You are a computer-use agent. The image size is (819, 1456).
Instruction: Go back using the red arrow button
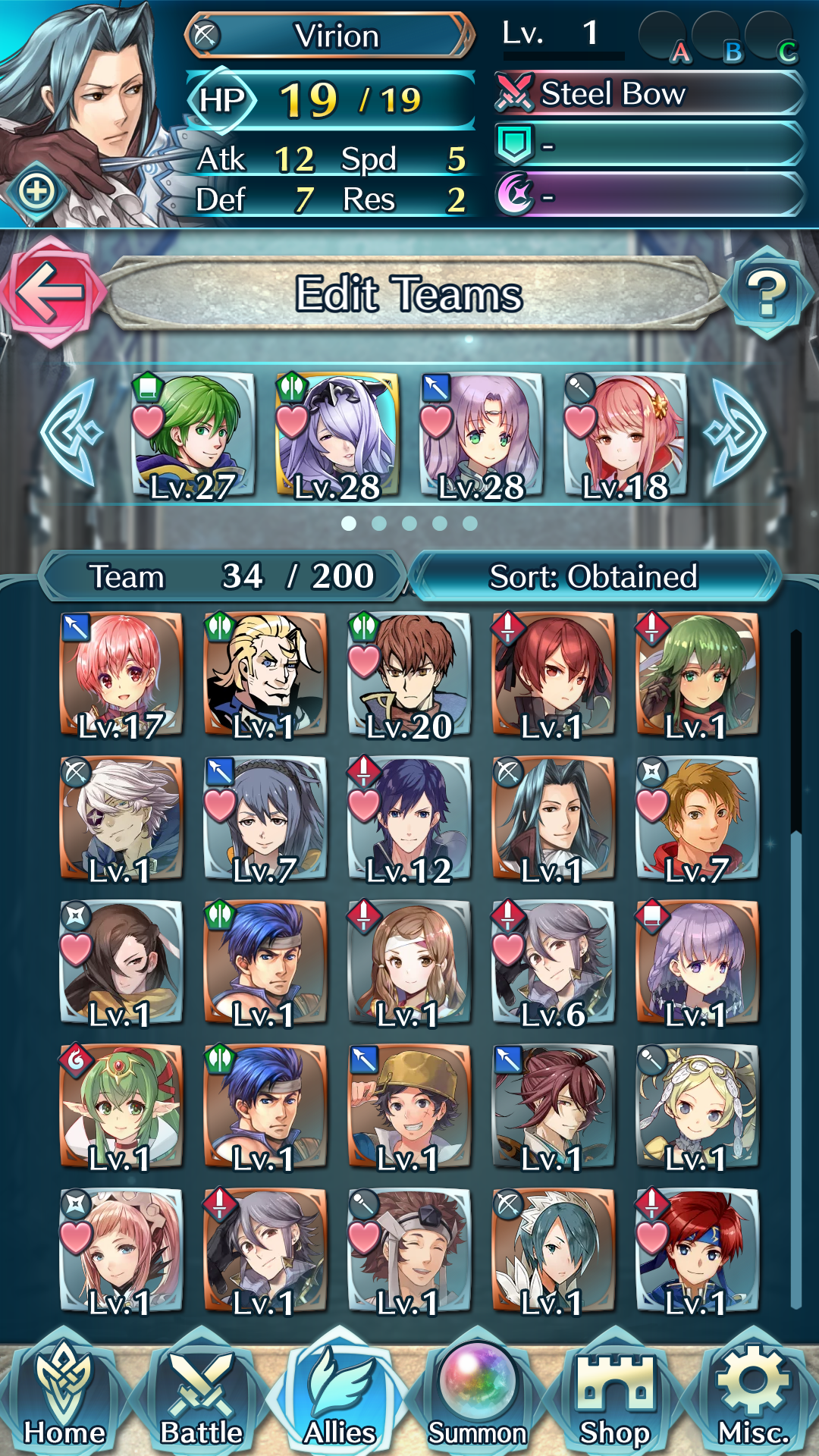50,292
